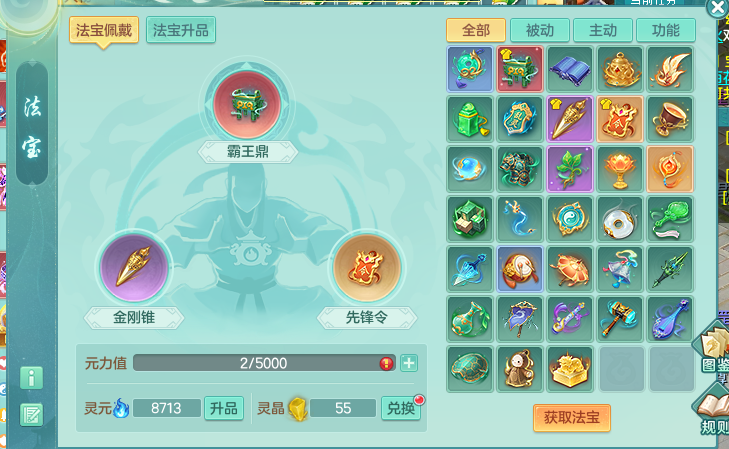729x449 pixels.
Task: Select the equipped 霸王鼎 slot
Action: point(247,105)
